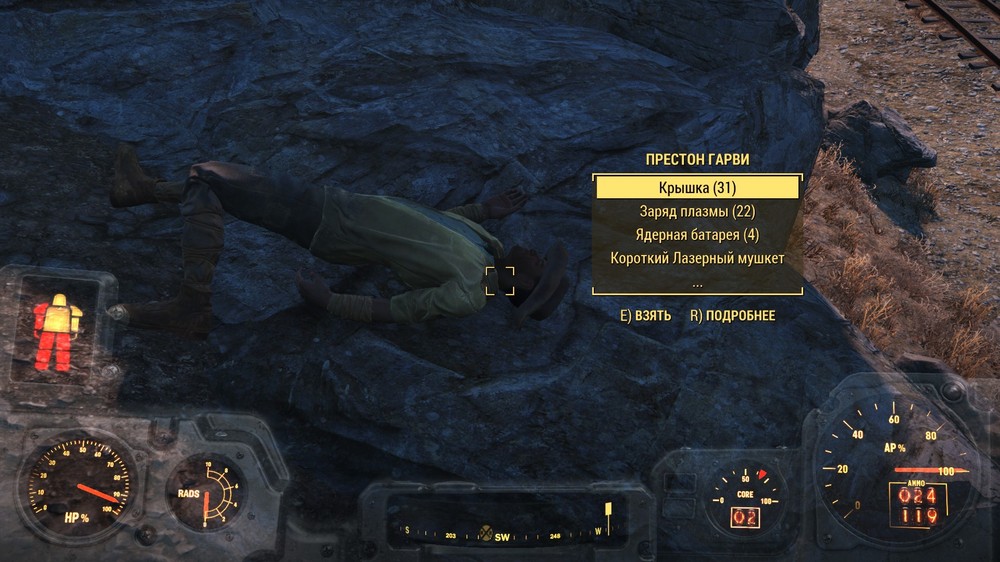Pick the Короткий Лазерный мушкет entry

(697, 259)
